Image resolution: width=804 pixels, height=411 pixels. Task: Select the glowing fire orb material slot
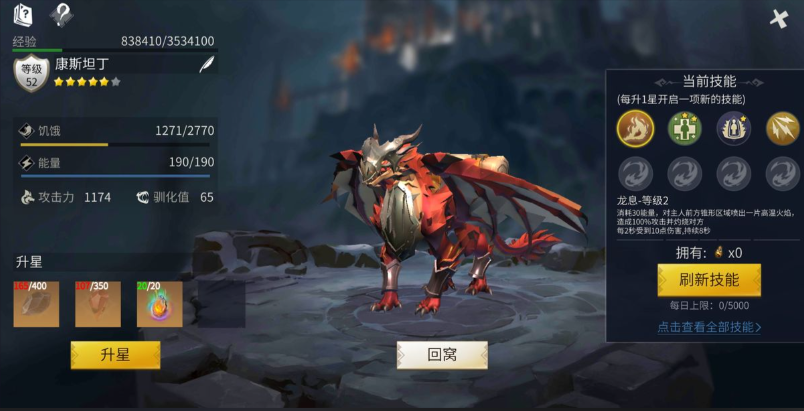click(160, 304)
